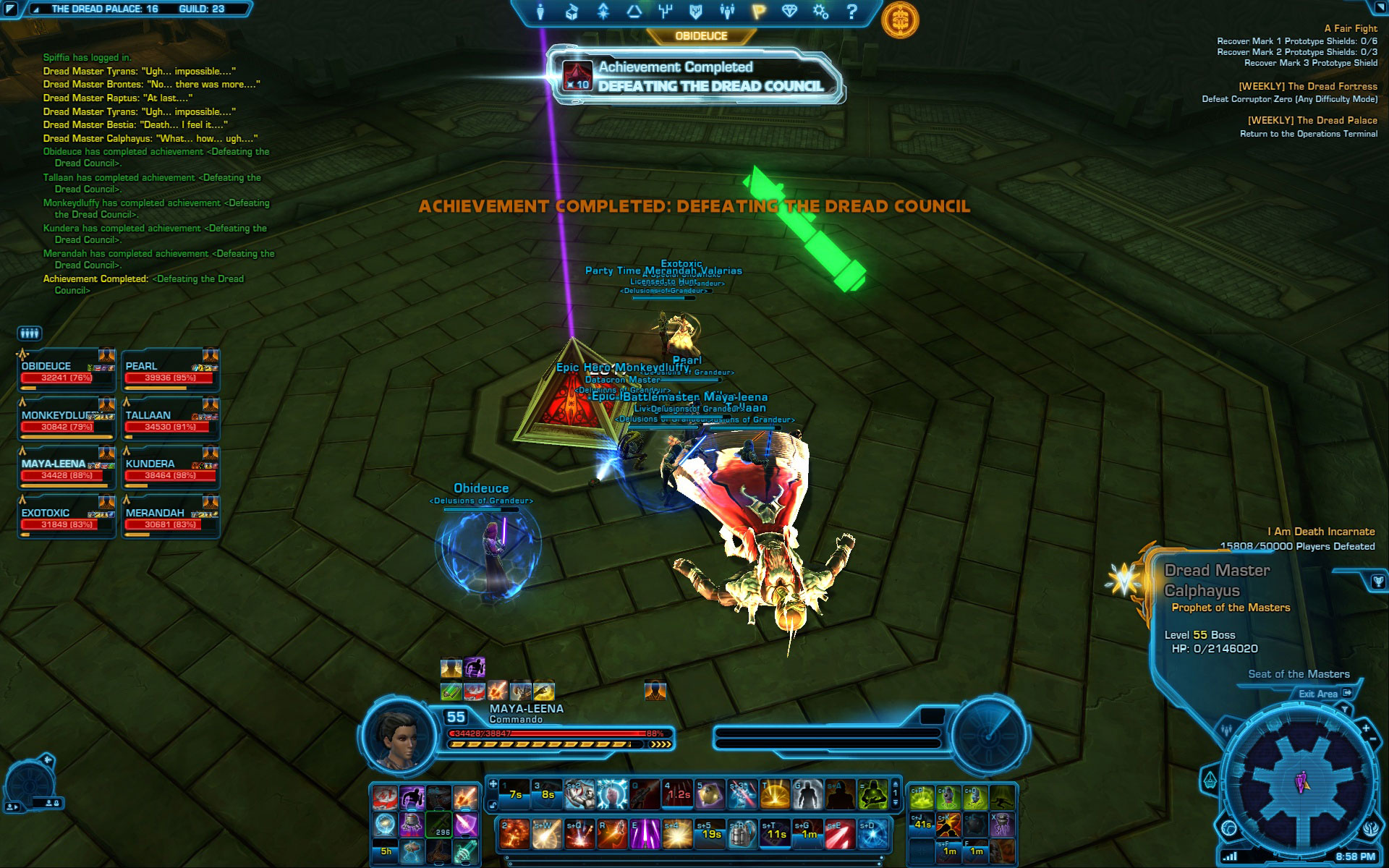
Task: Activate the green meditating figure ability
Action: [x=873, y=794]
